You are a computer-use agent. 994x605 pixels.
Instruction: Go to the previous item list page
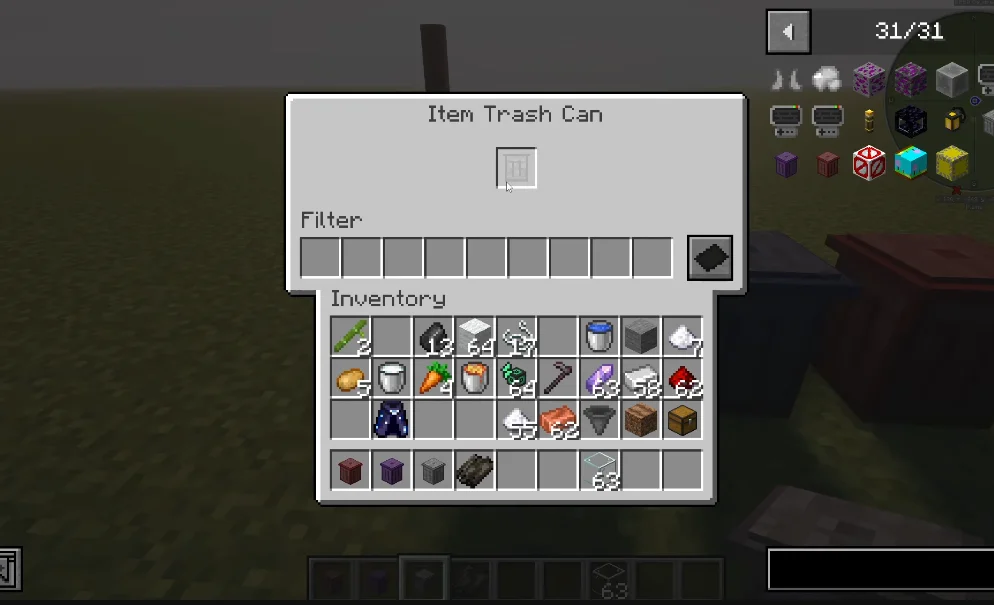click(x=788, y=31)
